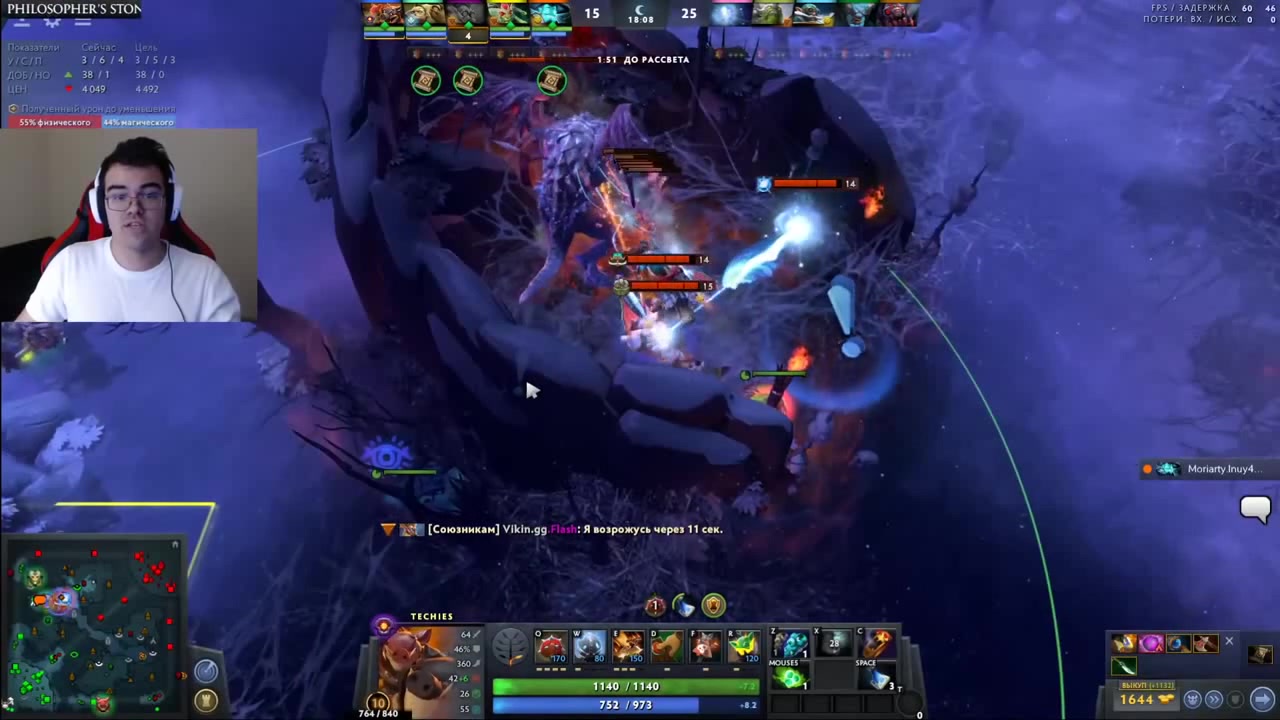Use the E fiery blast ability

[x=628, y=648]
